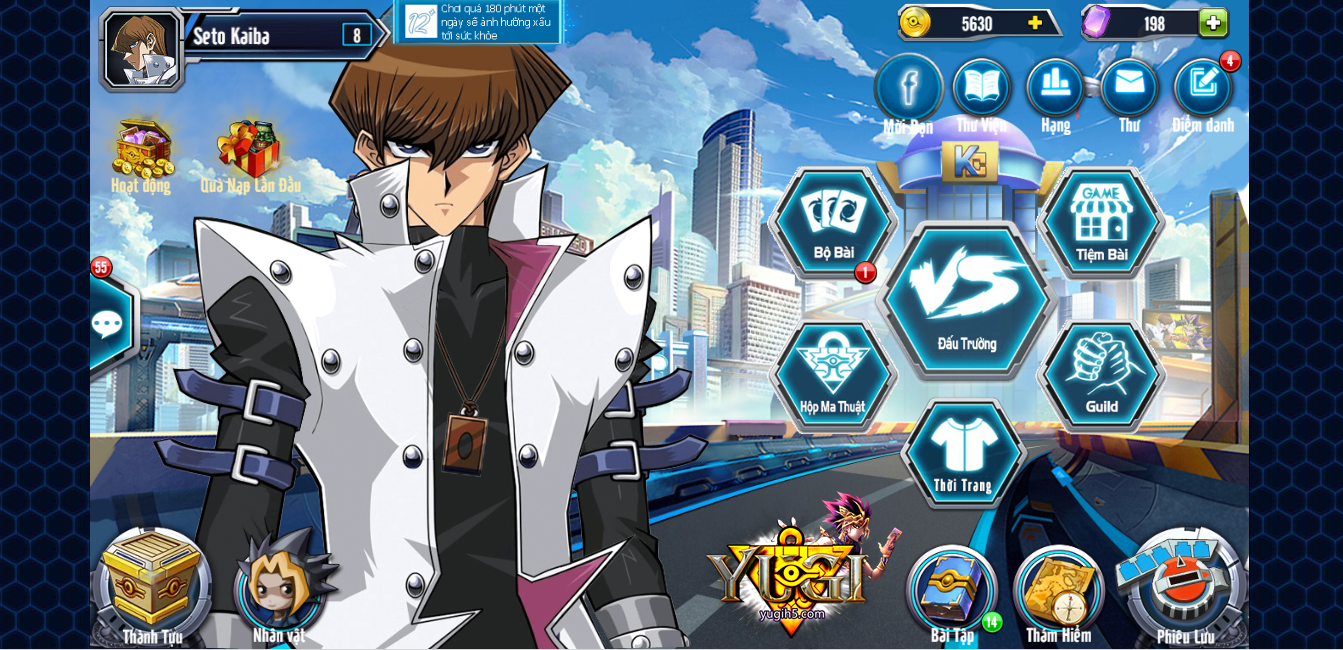Open Điểm danh daily check-in
The width and height of the screenshot is (1343, 650).
tap(1203, 88)
